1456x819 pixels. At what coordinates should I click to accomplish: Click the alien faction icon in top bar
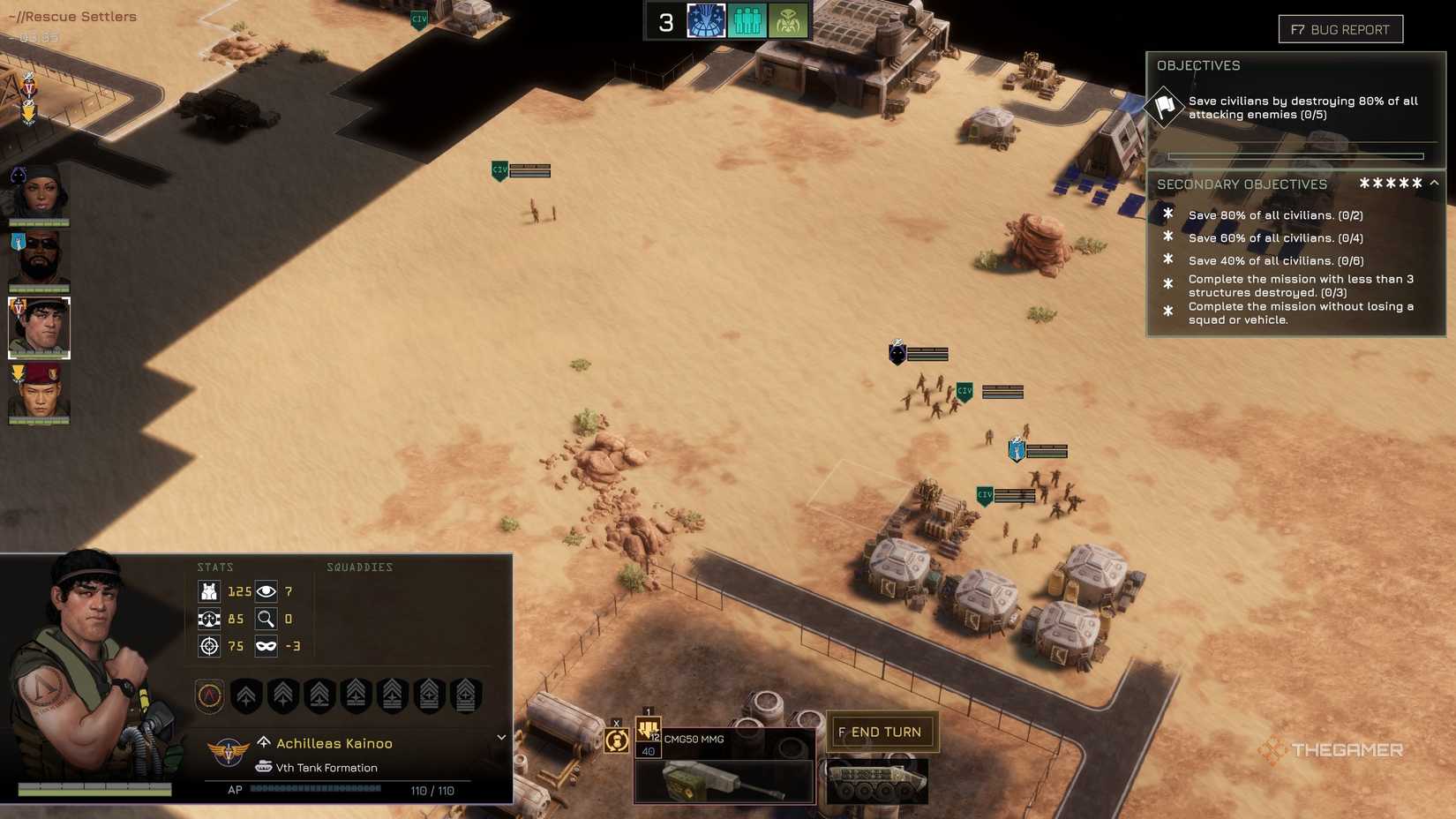pos(789,20)
